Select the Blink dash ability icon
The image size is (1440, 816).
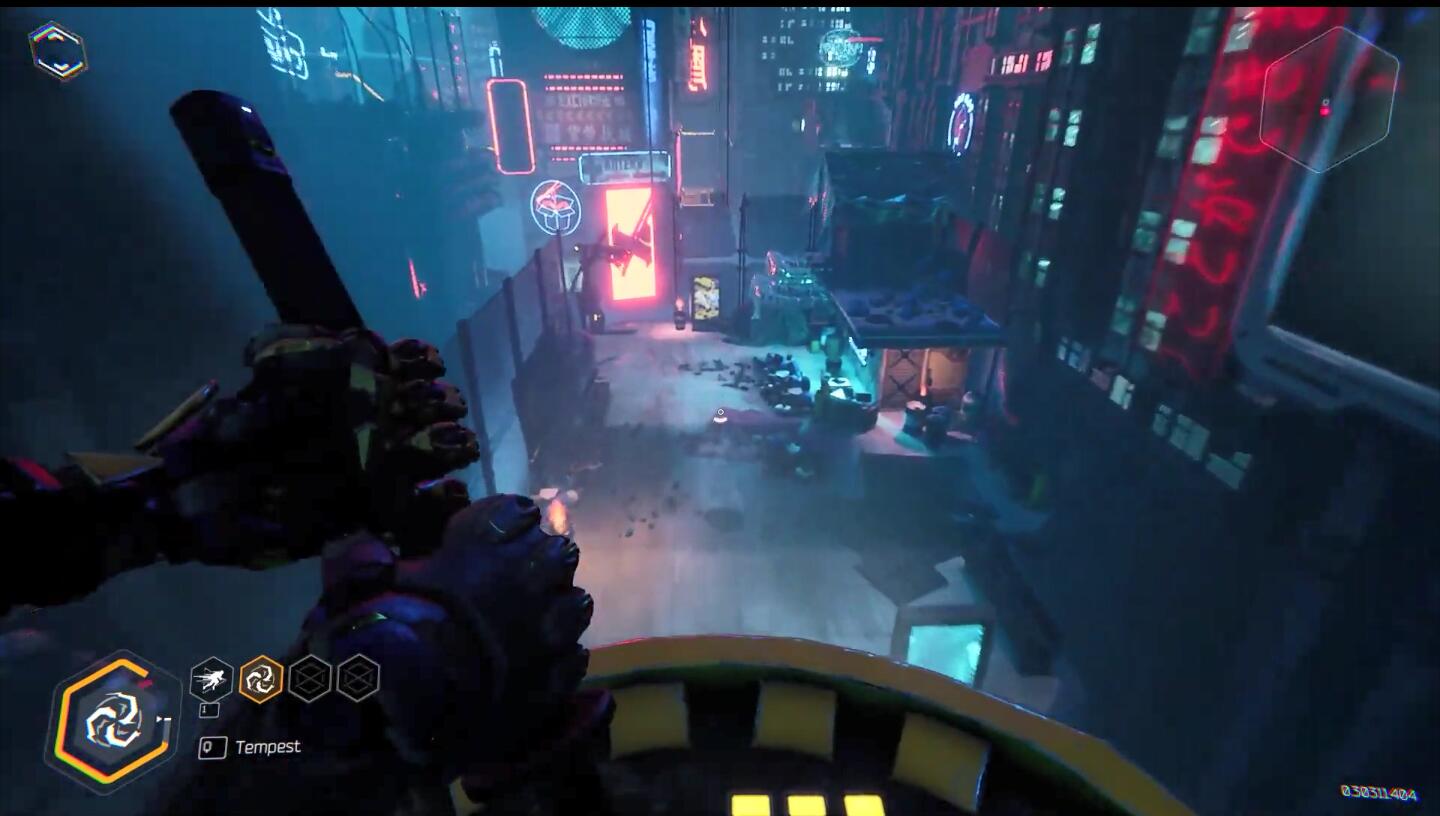[x=211, y=680]
